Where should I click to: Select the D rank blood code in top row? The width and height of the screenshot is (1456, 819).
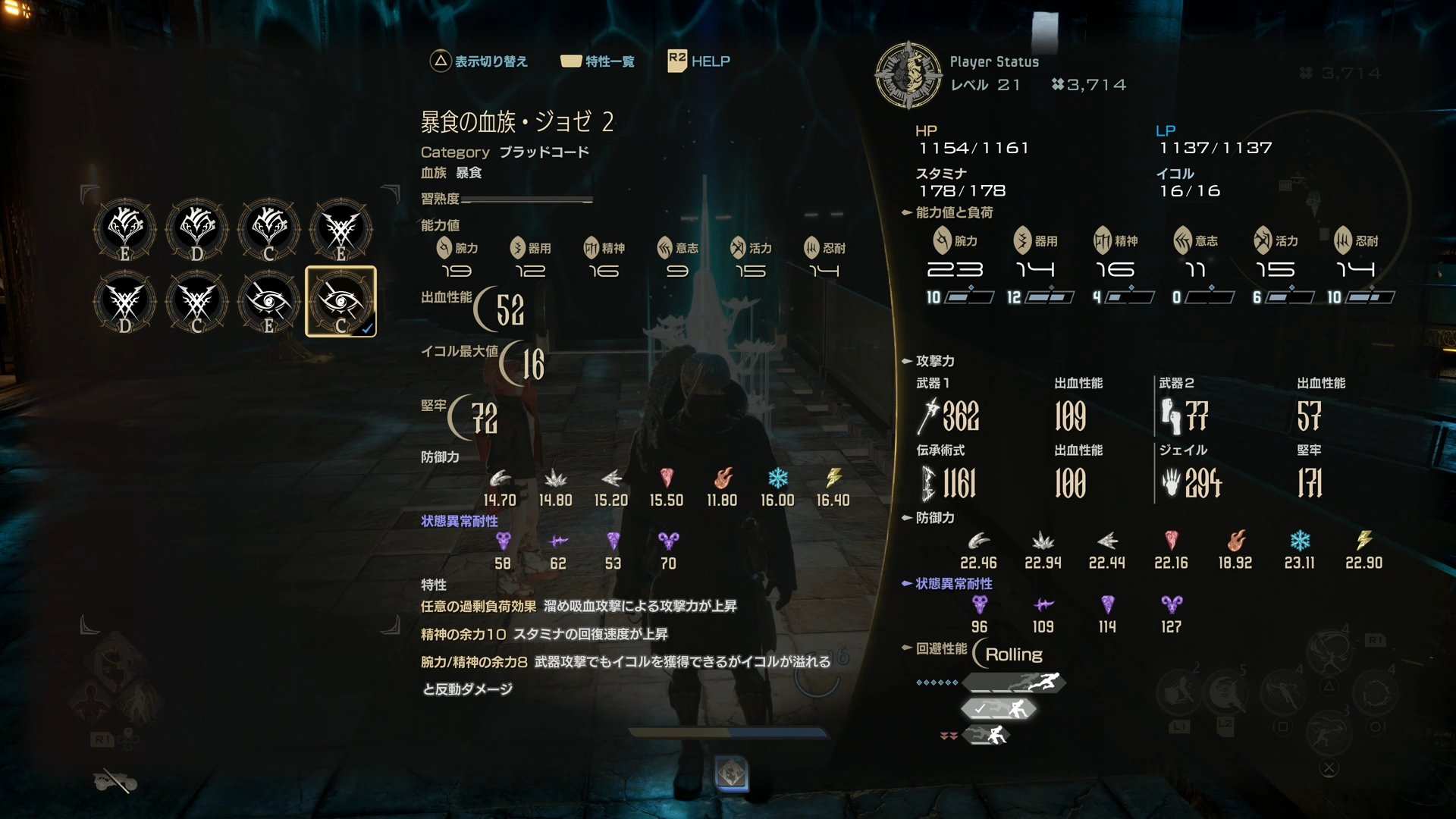(196, 227)
